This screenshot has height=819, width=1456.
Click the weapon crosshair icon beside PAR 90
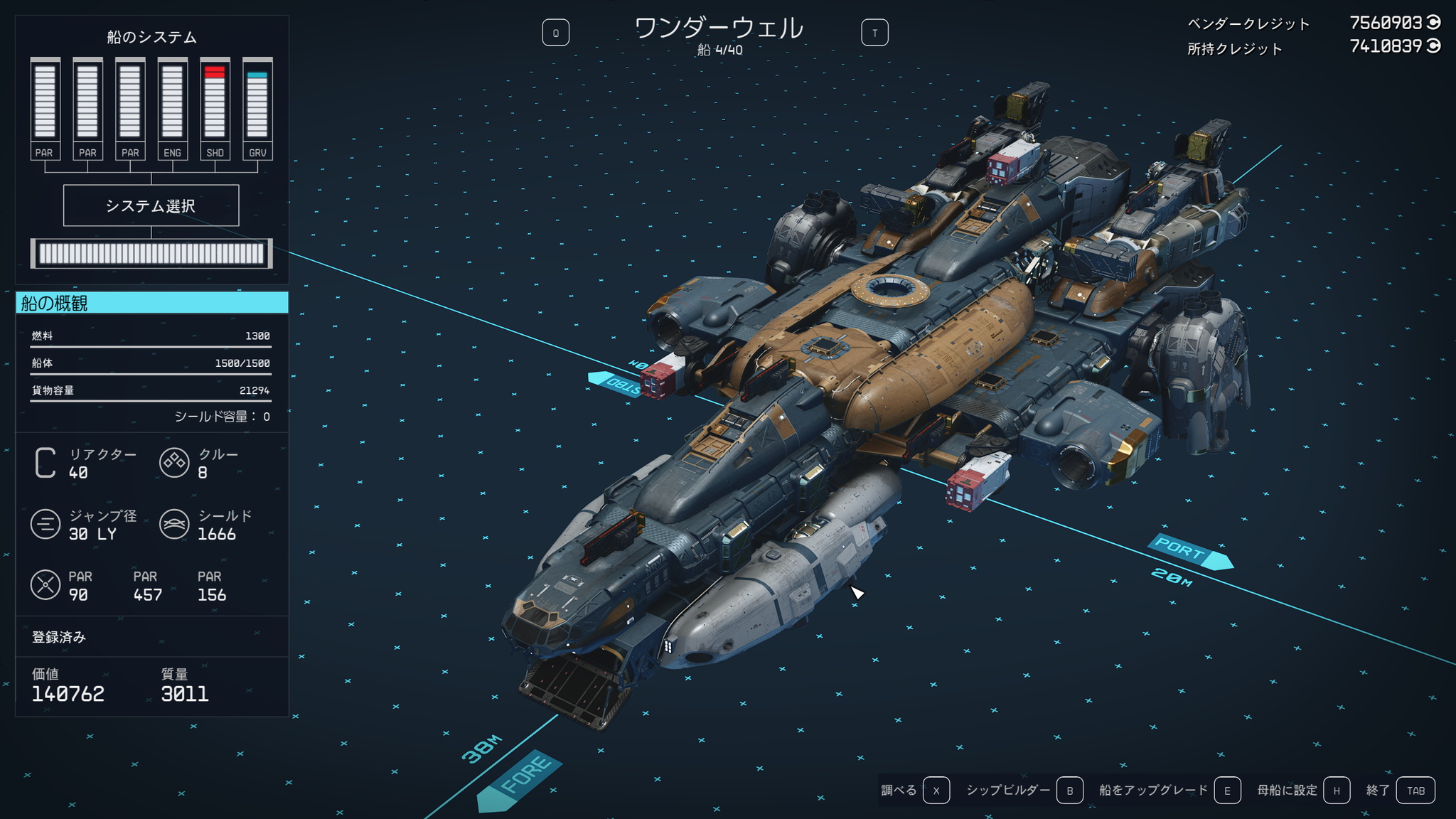pos(46,584)
